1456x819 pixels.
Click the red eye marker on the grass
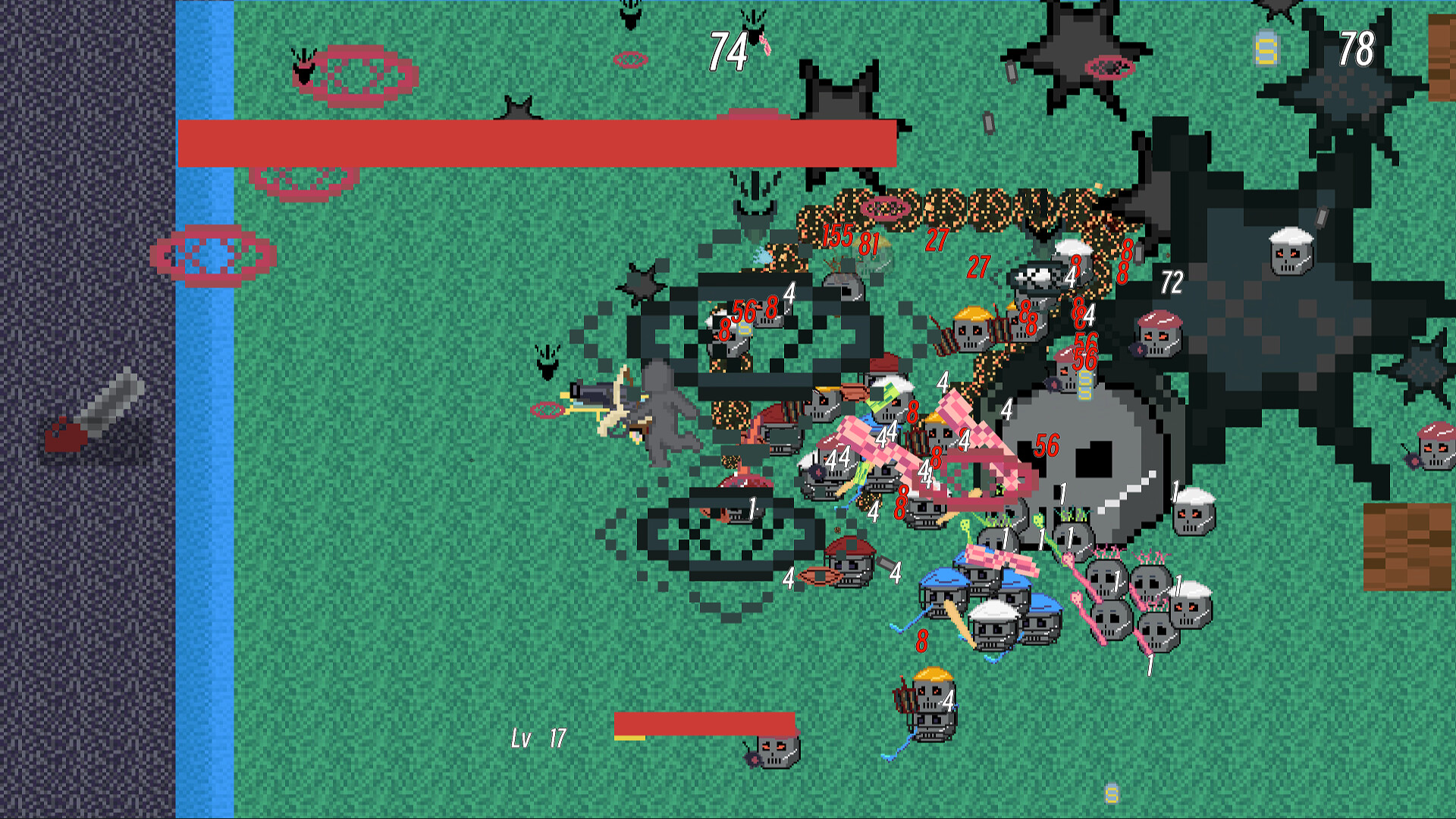point(629,61)
